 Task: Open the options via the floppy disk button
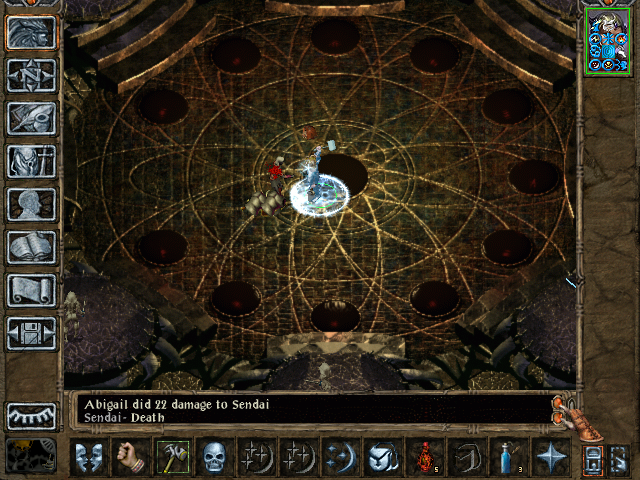[x=31, y=332]
